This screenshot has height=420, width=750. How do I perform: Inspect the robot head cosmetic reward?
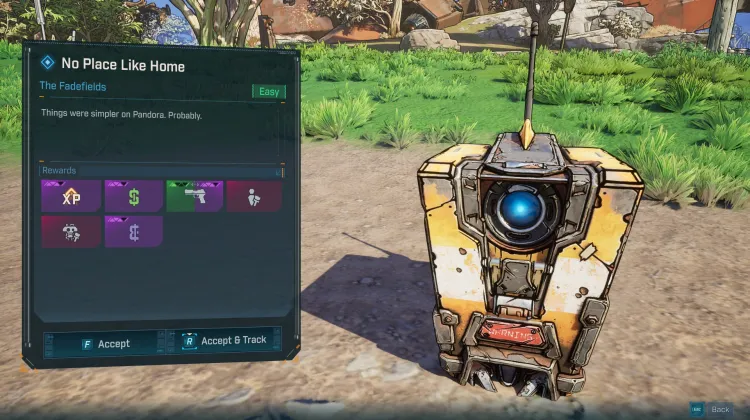pyautogui.click(x=71, y=232)
